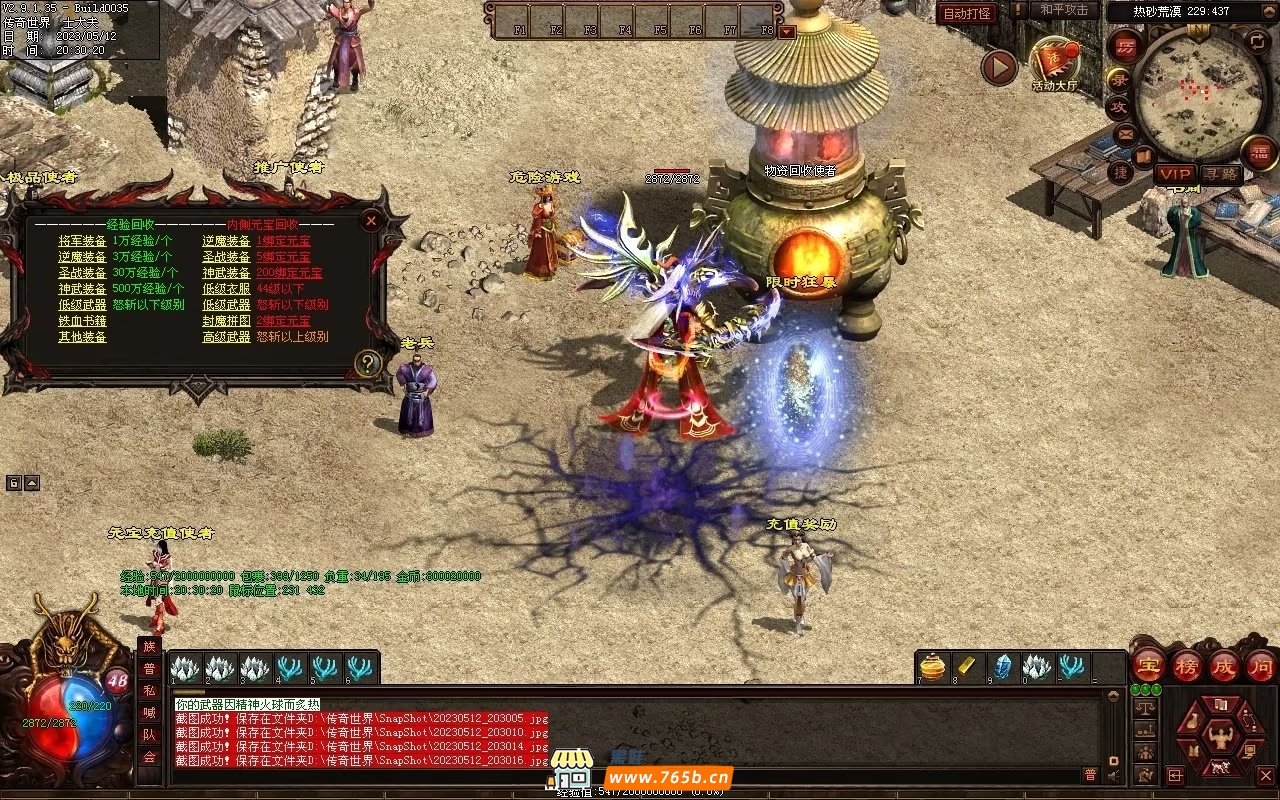This screenshot has height=800, width=1280.
Task: Close the recycle info panel
Action: pos(371,220)
